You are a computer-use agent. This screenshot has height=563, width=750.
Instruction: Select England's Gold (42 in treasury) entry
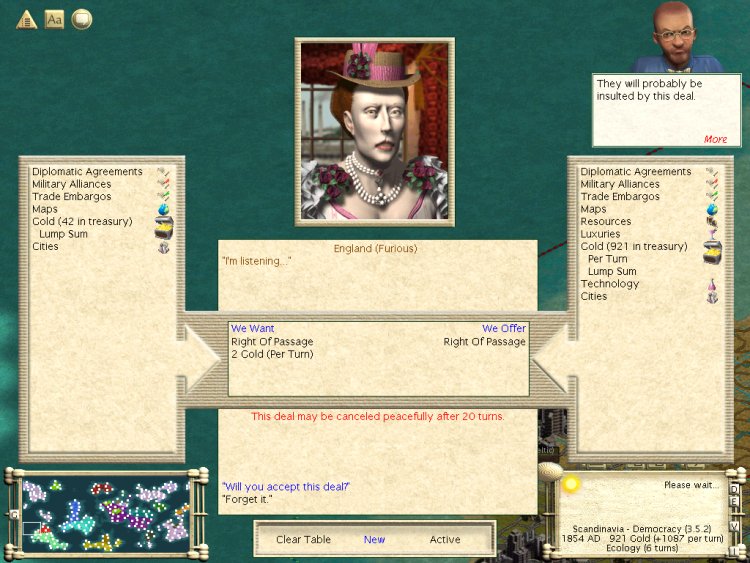click(x=82, y=222)
